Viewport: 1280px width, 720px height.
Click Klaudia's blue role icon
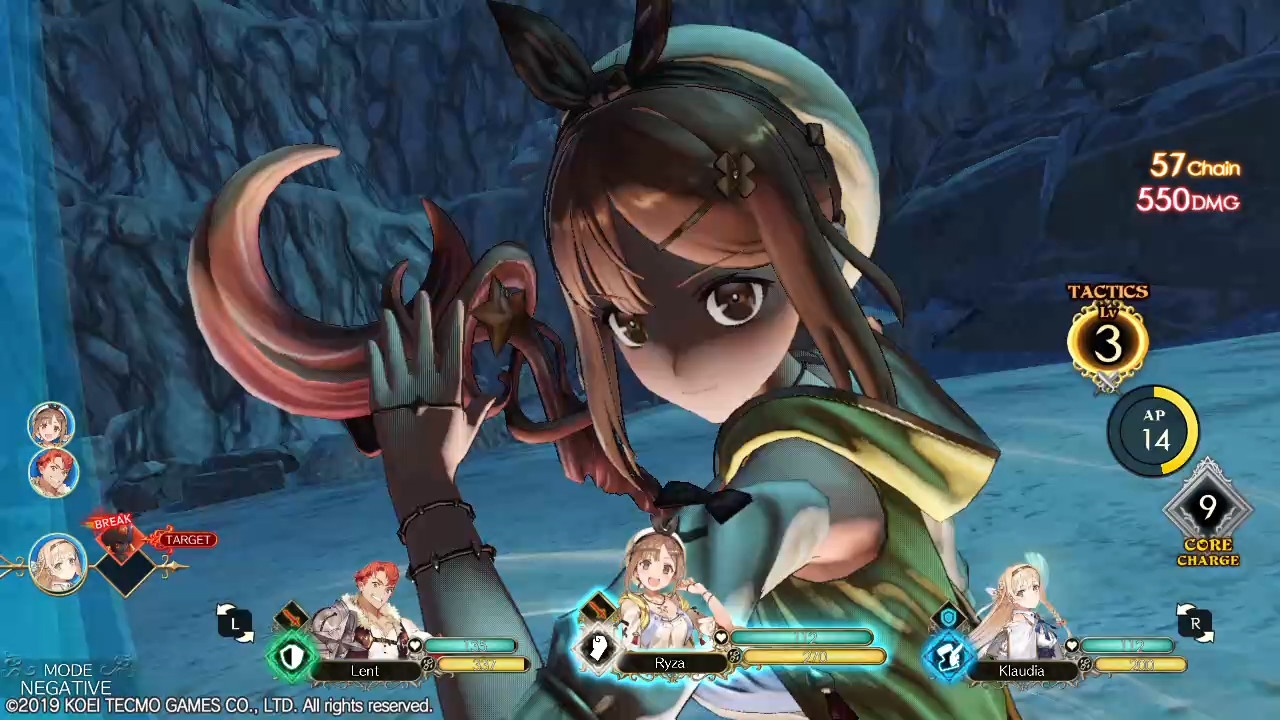coord(948,655)
